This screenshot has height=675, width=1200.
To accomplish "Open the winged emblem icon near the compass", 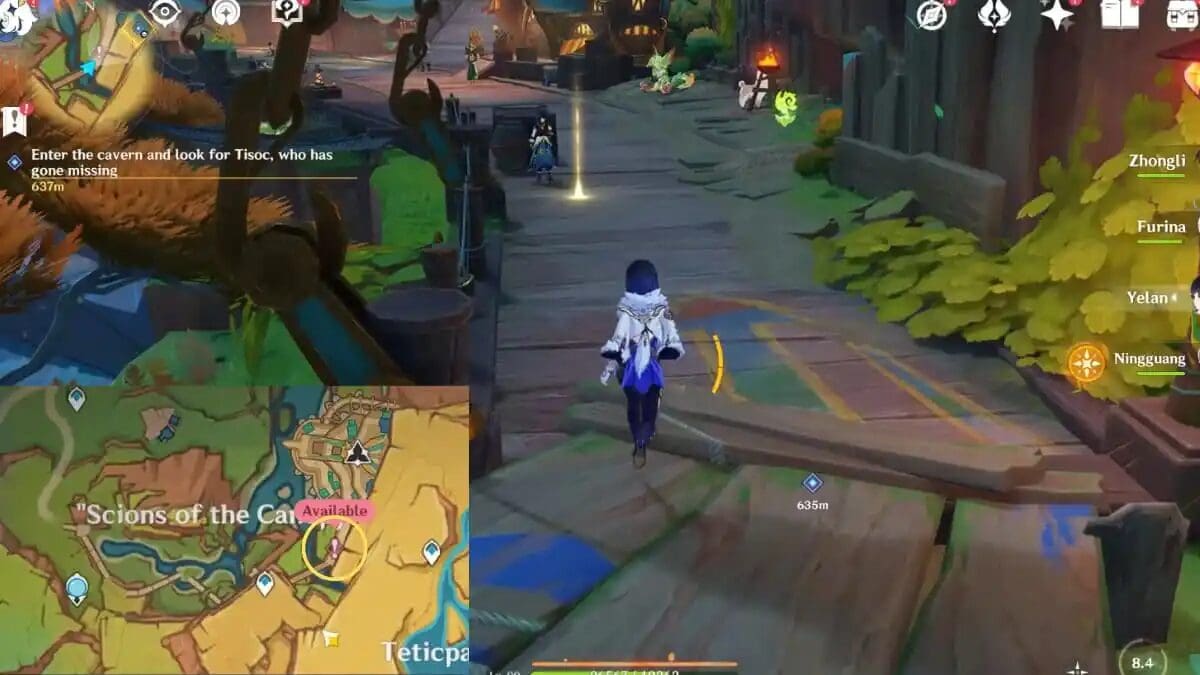I will point(993,14).
